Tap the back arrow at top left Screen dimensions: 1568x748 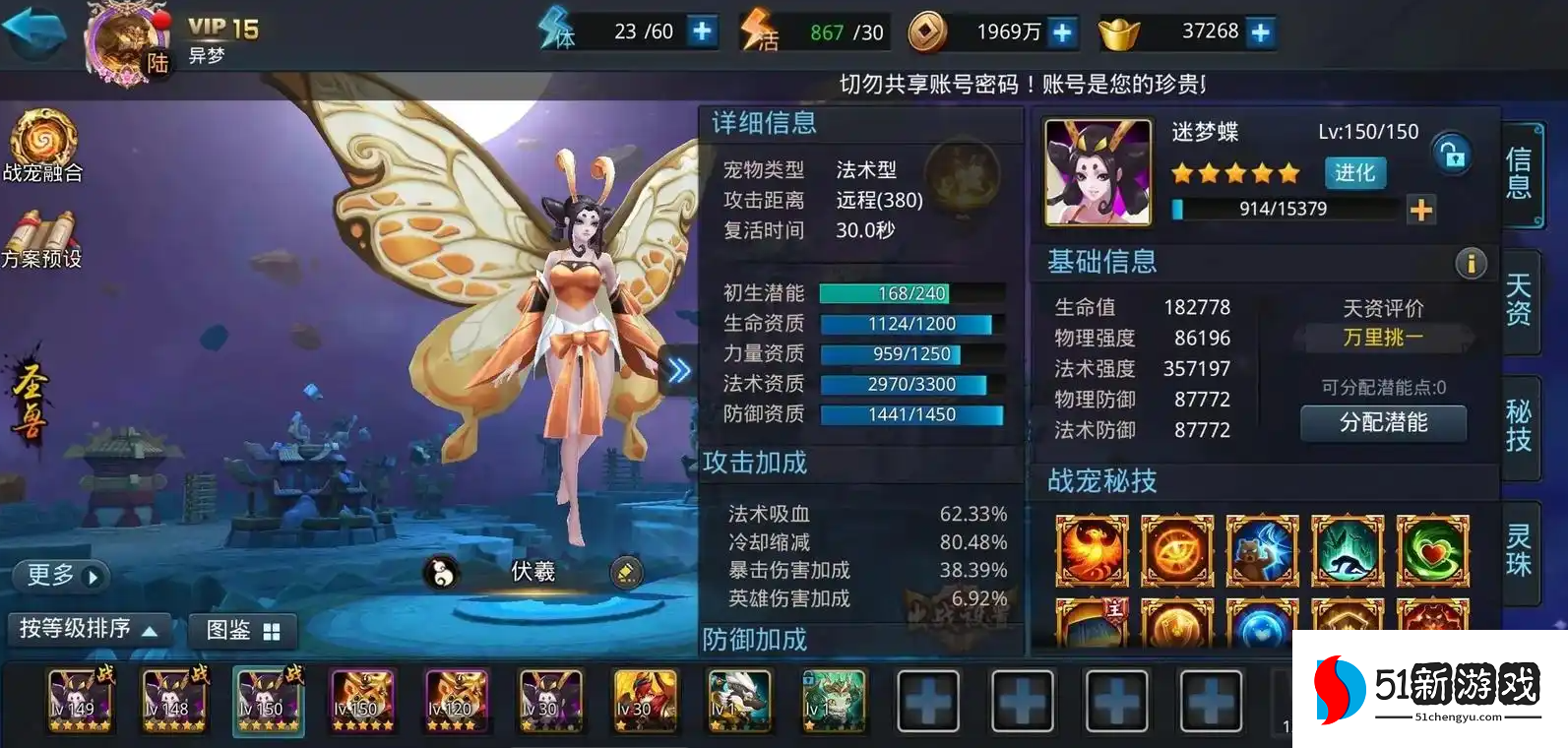coord(35,30)
